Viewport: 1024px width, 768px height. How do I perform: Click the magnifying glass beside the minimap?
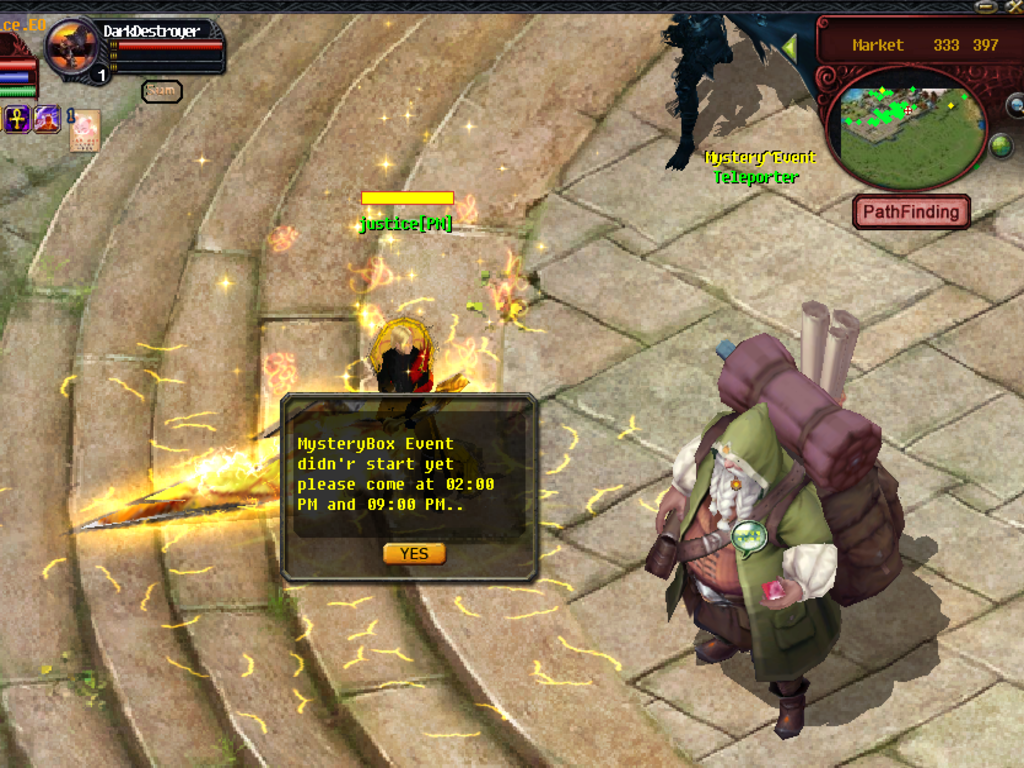(x=1014, y=104)
